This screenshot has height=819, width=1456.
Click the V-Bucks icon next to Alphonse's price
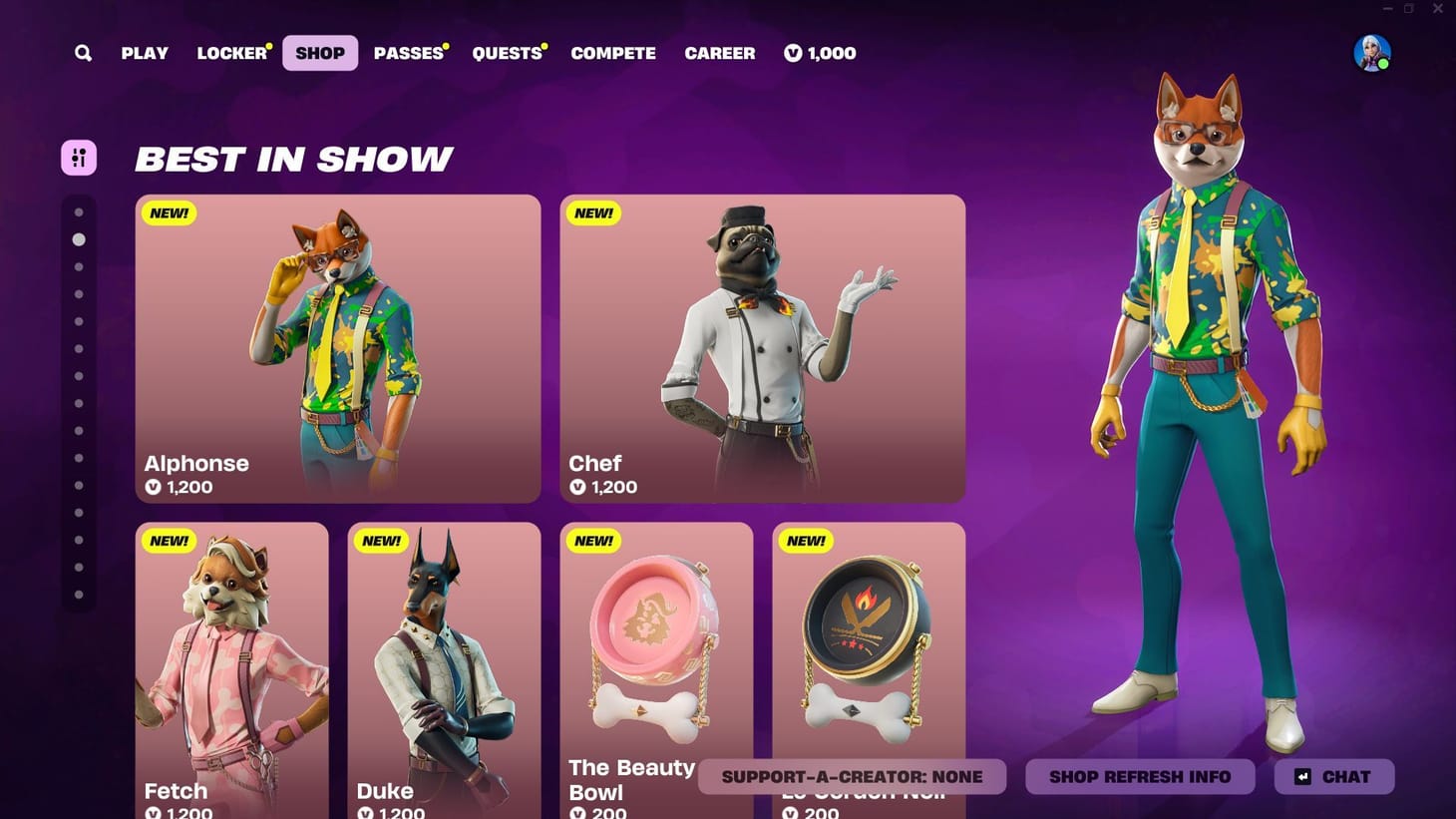(x=152, y=488)
